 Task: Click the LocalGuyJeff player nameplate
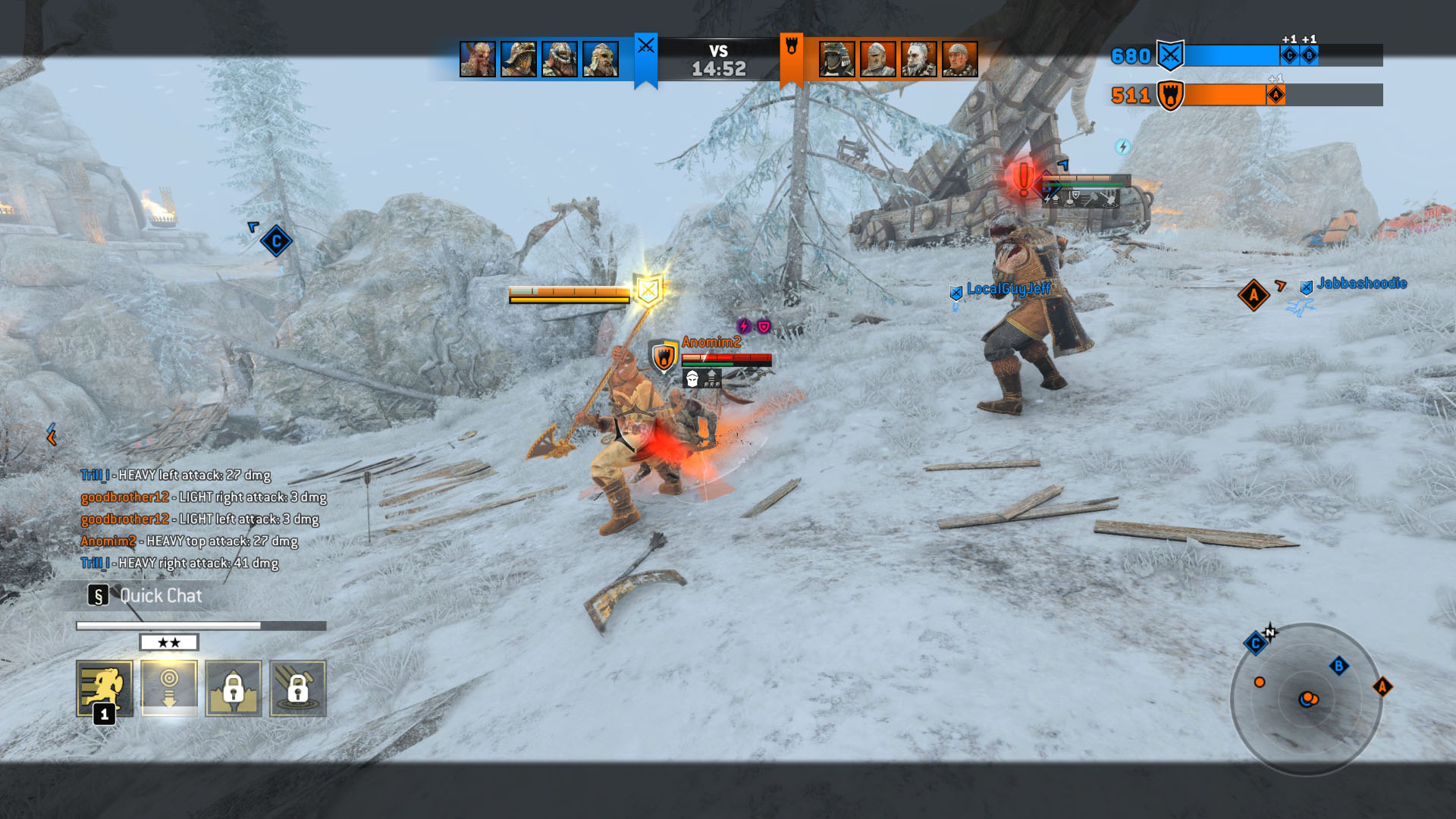(x=1008, y=289)
